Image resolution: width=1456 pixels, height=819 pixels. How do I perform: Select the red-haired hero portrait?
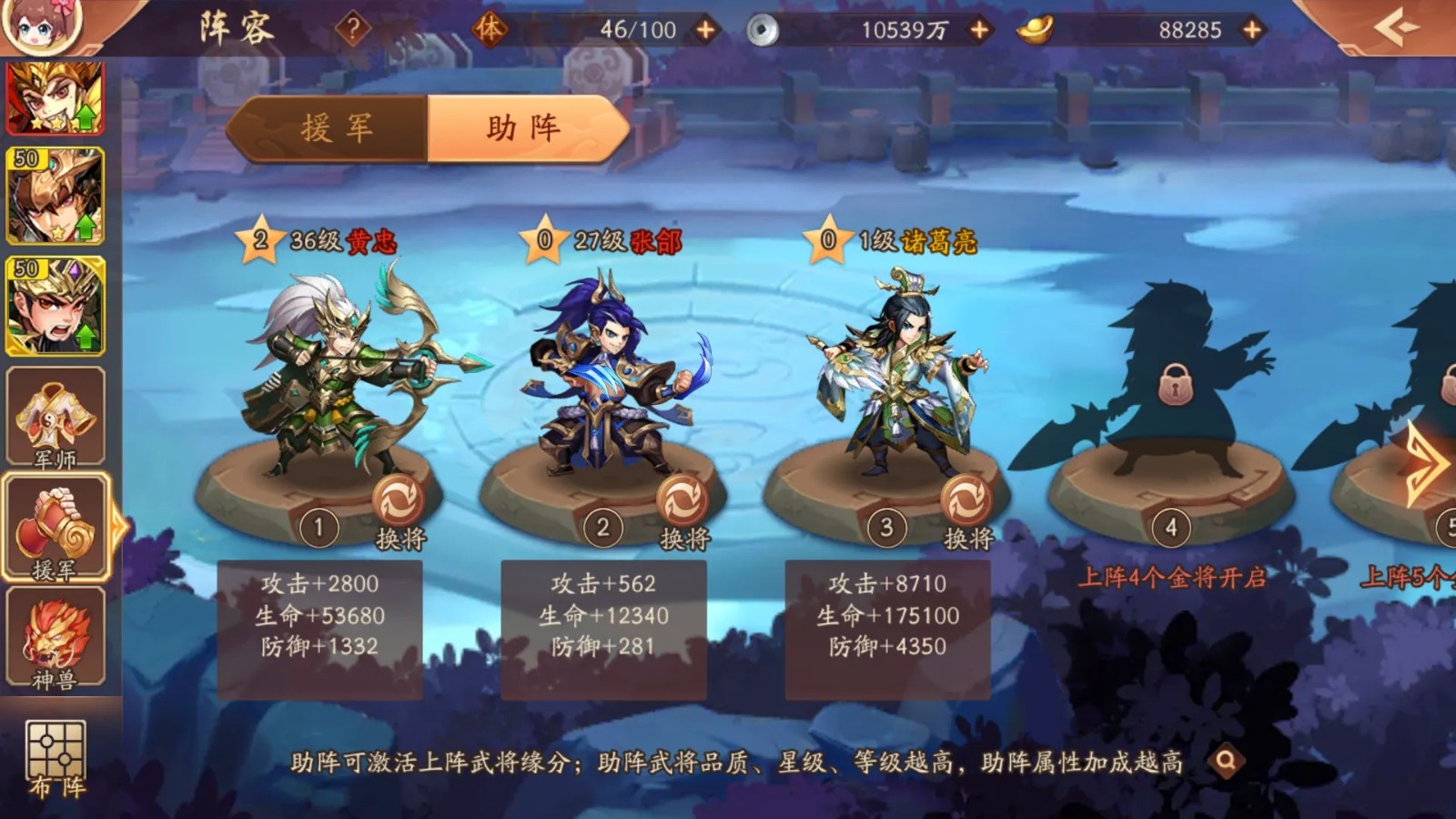[56, 98]
